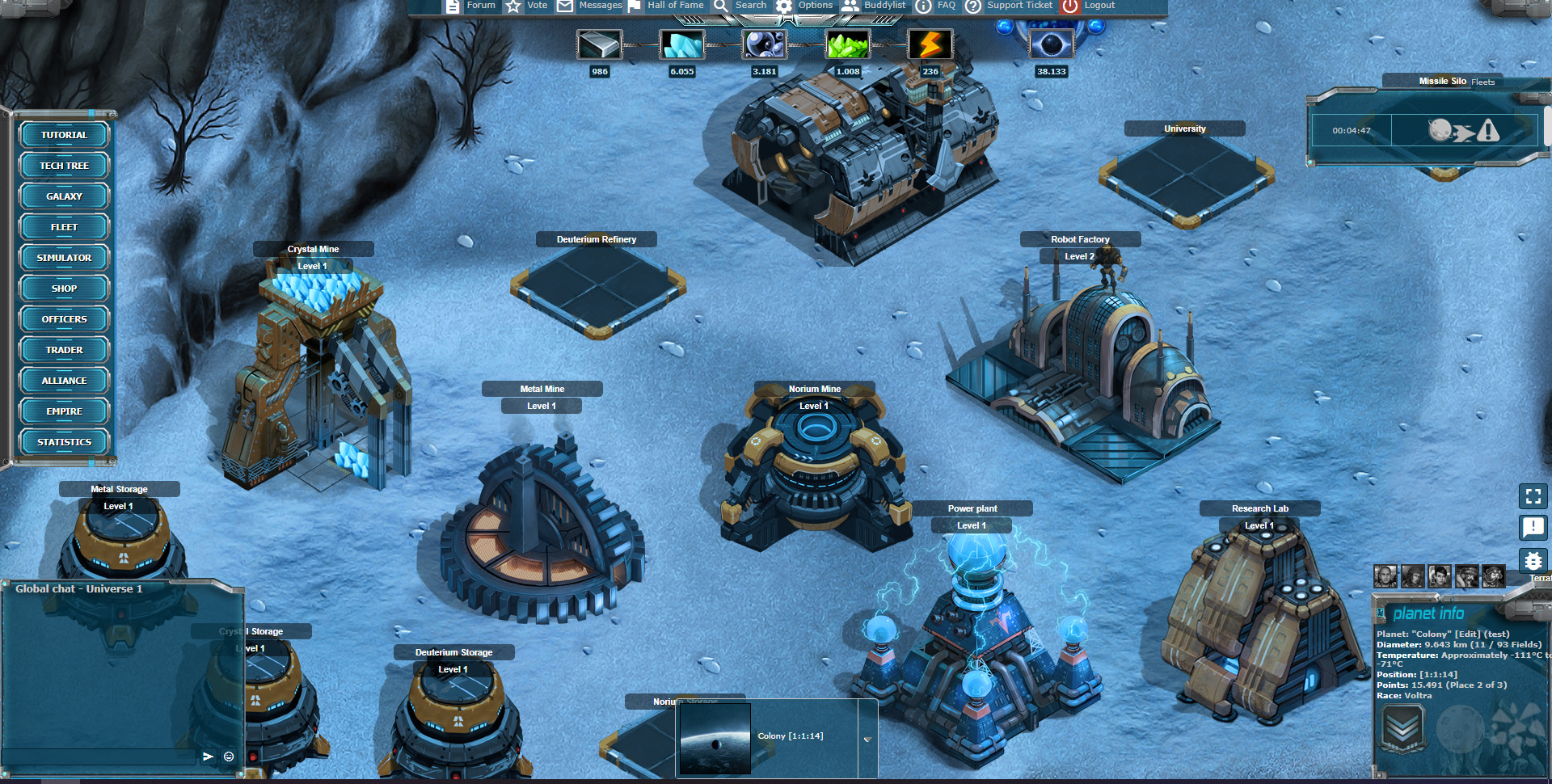Open the Tutorial menu entry

[x=64, y=135]
